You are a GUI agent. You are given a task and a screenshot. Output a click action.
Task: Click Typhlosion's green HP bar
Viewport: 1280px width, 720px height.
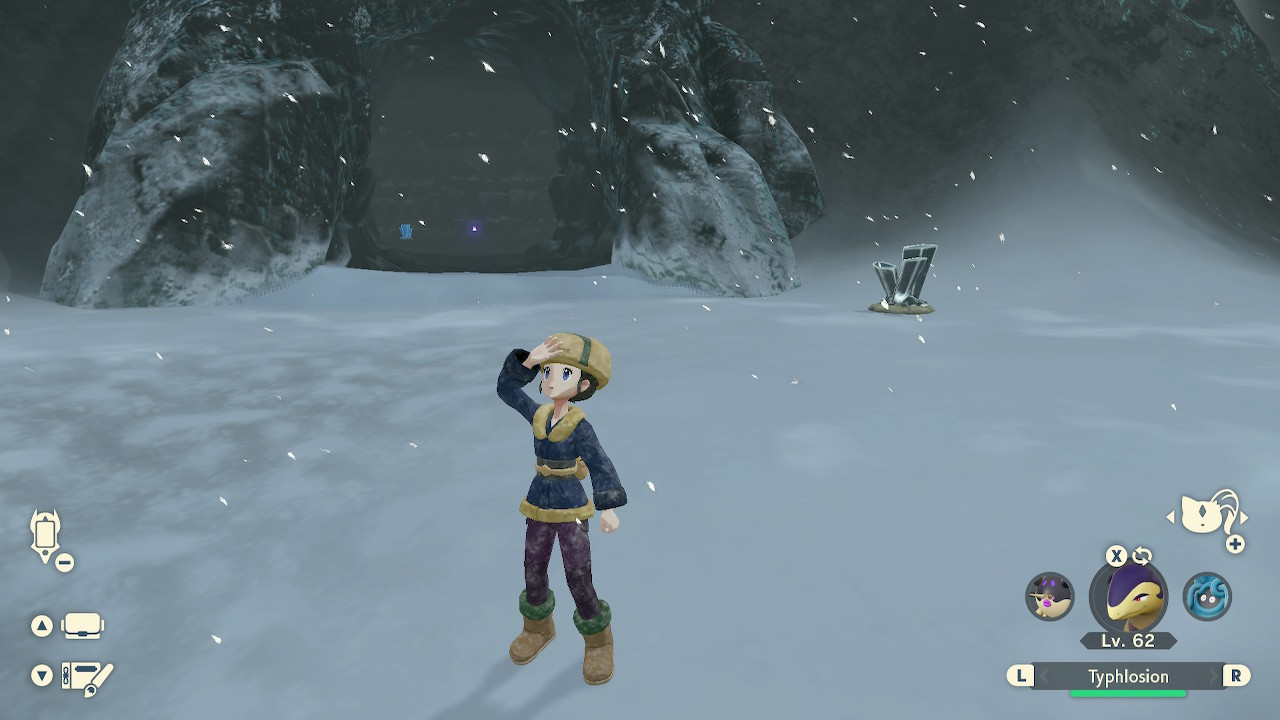click(x=1128, y=693)
